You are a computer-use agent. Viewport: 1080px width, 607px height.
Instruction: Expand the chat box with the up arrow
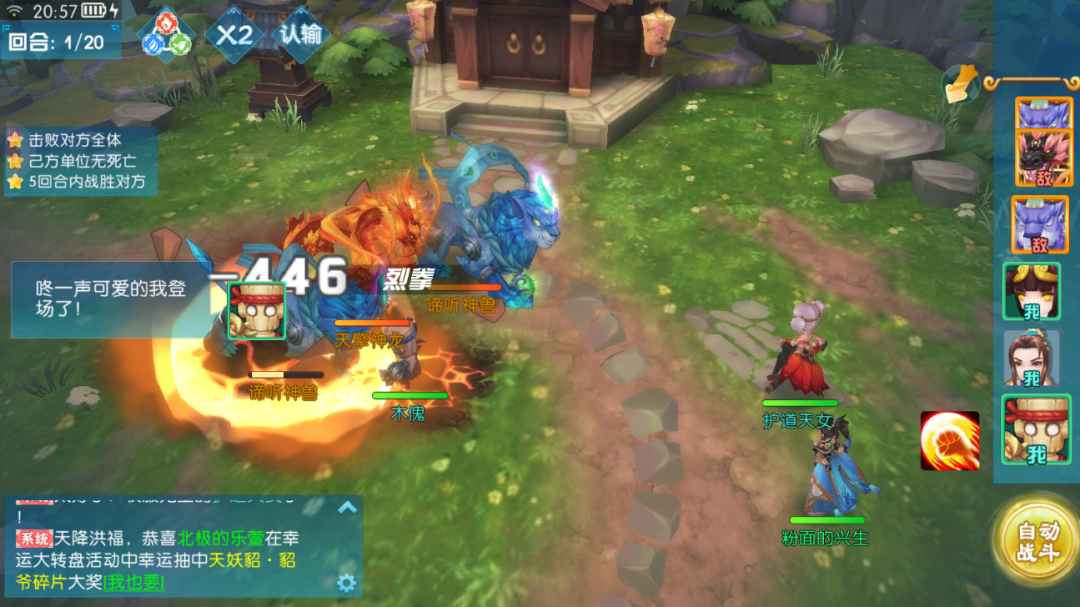point(347,507)
